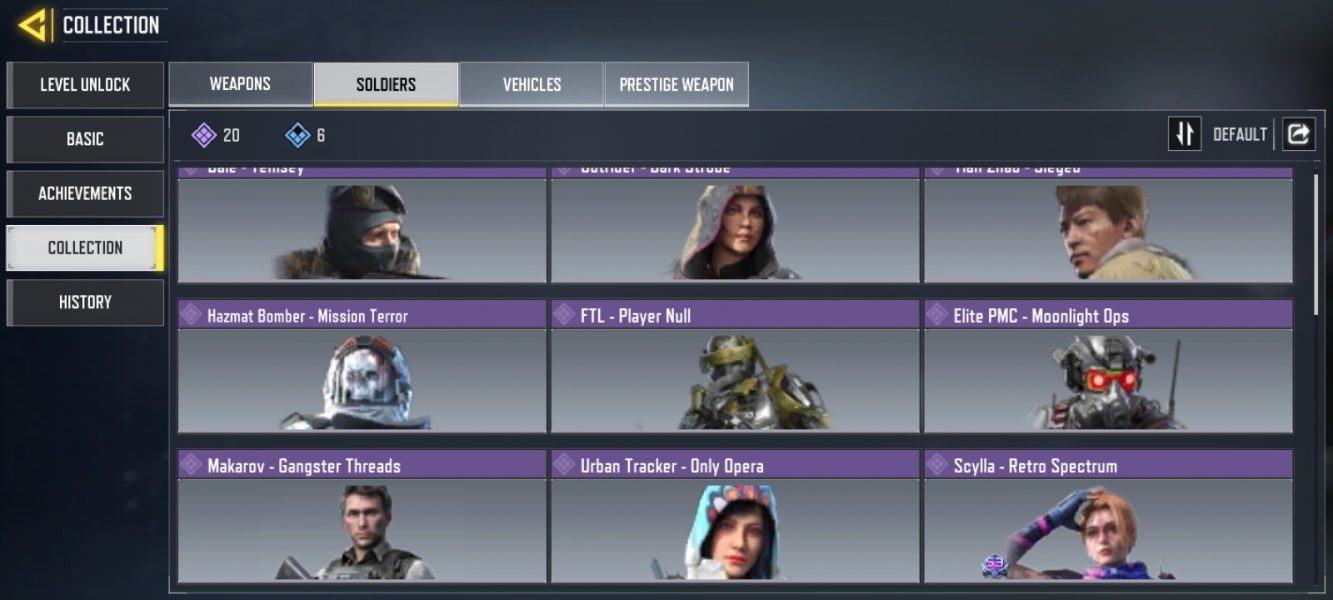Go back using the yellow arrow button

(x=33, y=24)
